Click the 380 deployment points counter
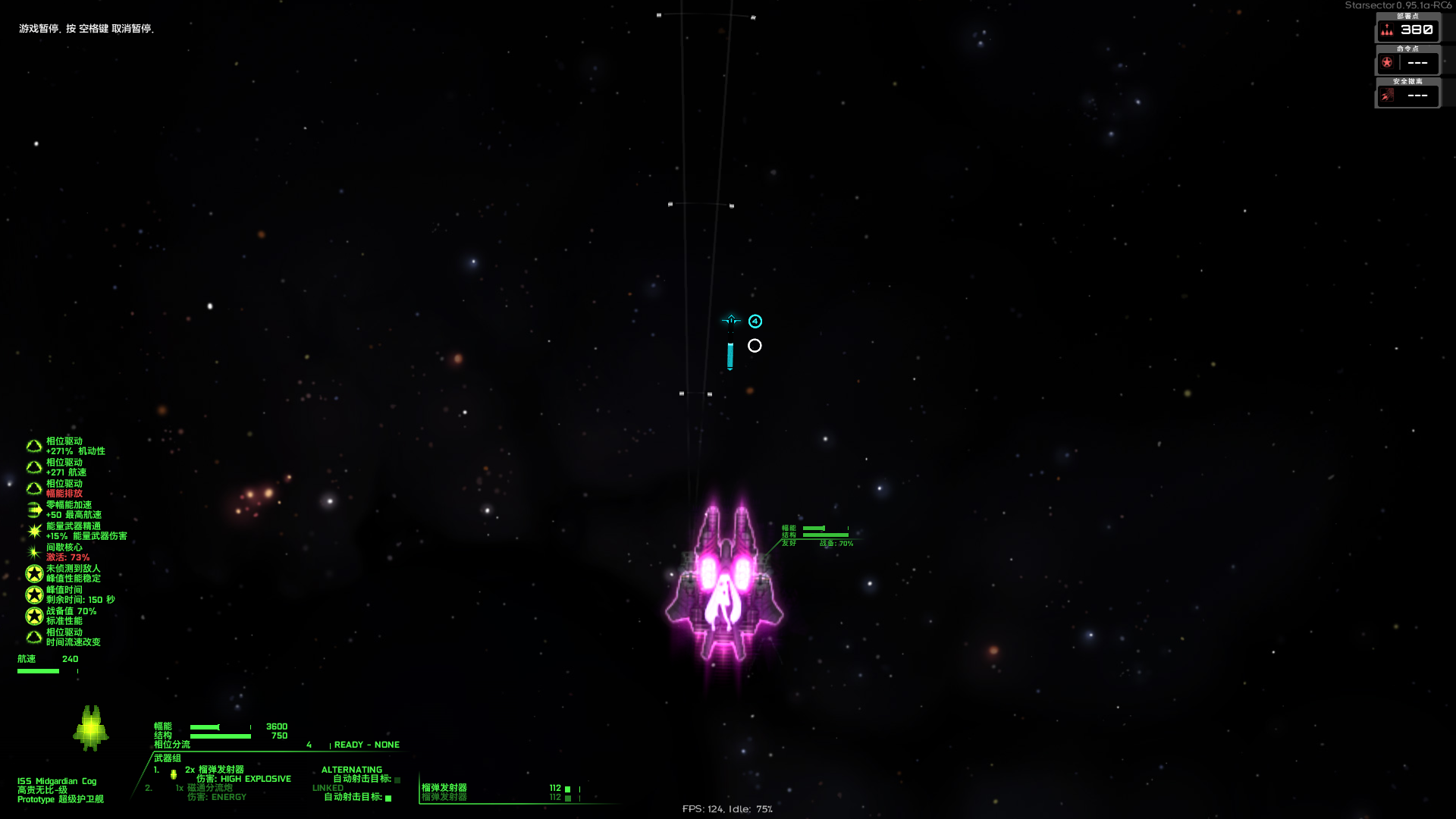Screen dimensions: 1456x819 [1417, 30]
